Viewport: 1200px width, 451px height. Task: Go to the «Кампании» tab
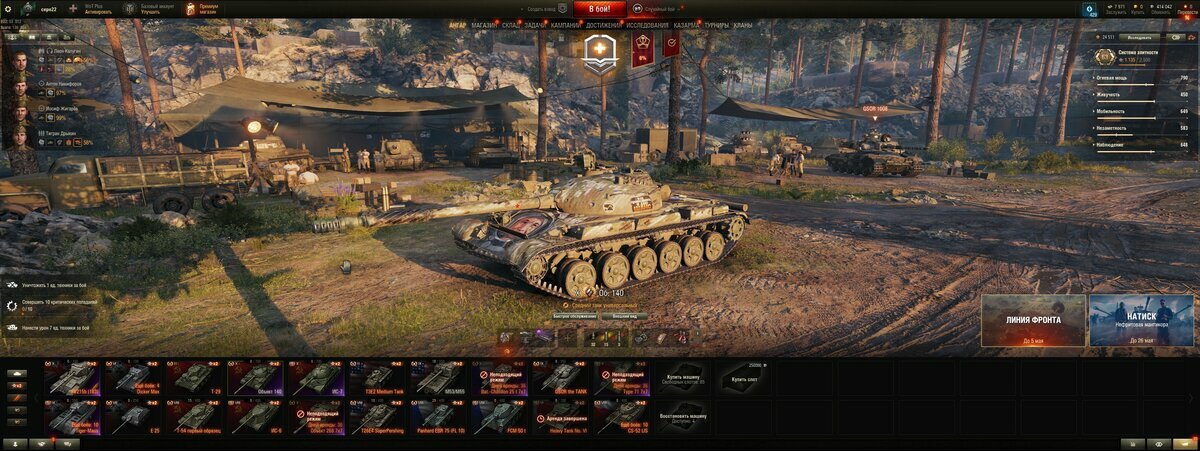coord(565,24)
